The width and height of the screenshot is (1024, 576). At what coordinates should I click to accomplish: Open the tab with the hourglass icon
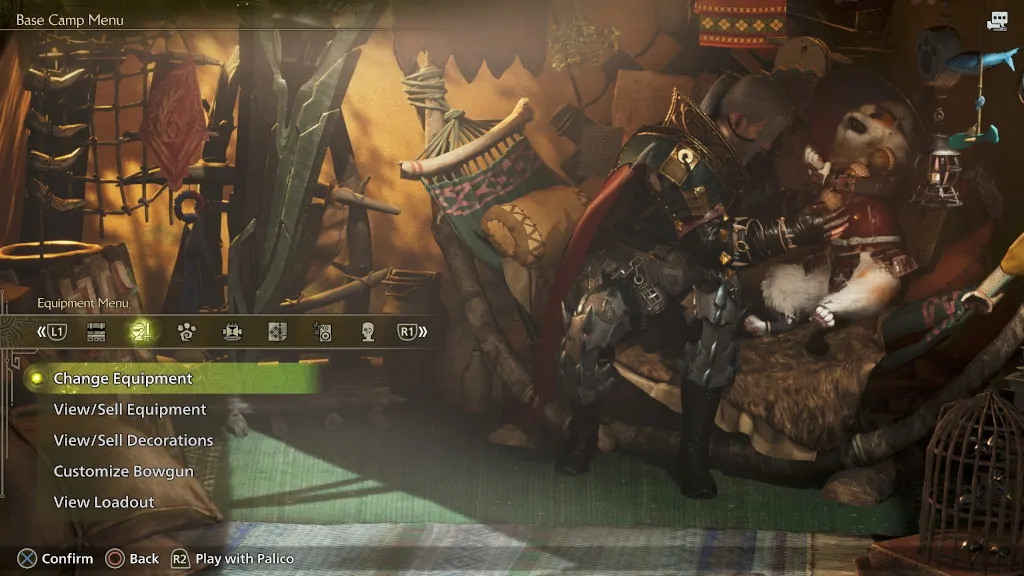click(232, 332)
